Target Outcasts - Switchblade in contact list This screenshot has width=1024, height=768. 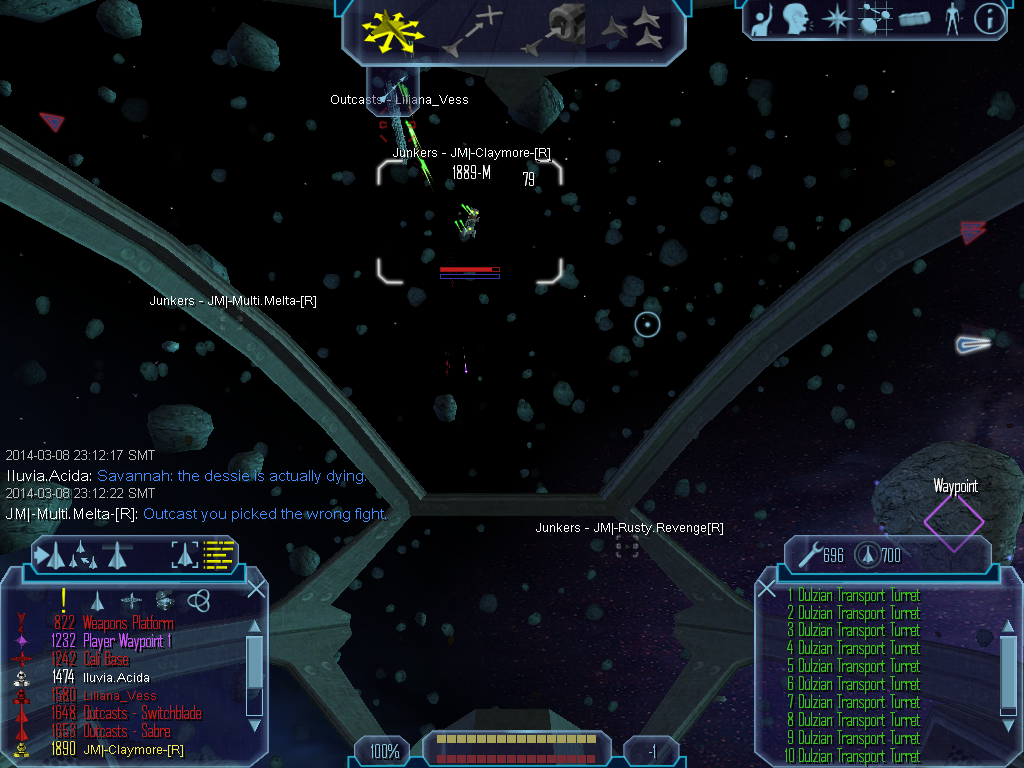pyautogui.click(x=142, y=713)
